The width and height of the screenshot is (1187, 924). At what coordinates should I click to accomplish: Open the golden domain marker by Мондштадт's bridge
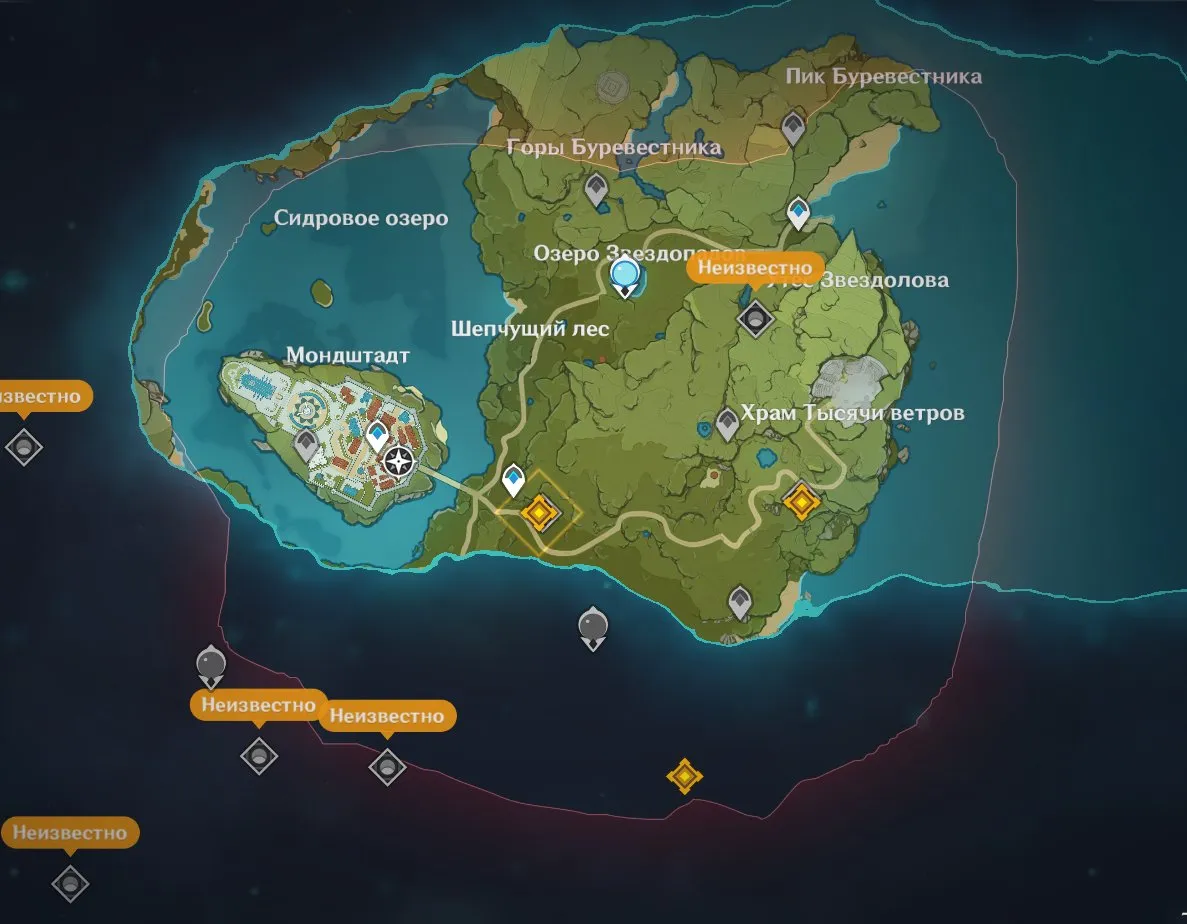(539, 513)
